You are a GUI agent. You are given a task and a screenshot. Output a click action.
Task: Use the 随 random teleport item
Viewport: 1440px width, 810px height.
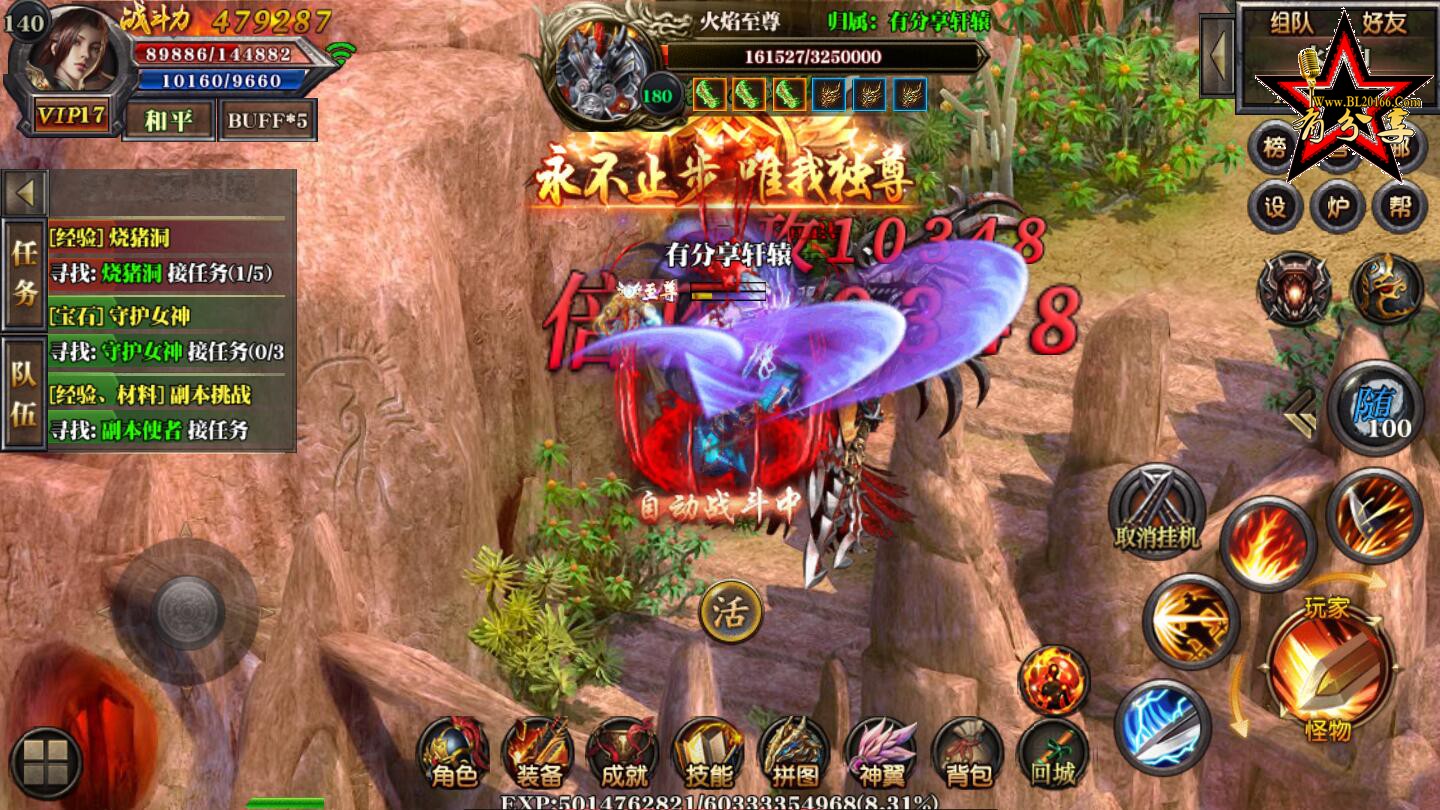1375,408
